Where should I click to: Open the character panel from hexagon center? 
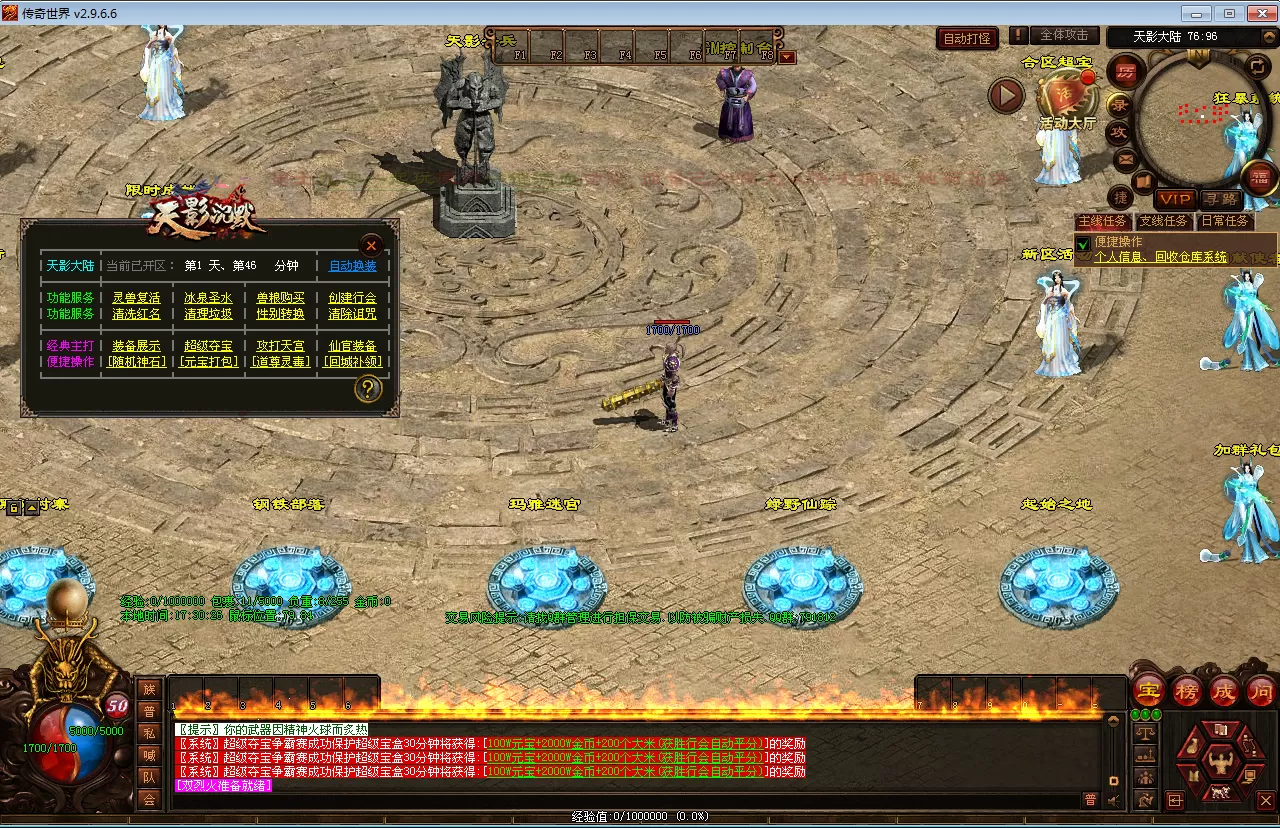coord(1219,763)
